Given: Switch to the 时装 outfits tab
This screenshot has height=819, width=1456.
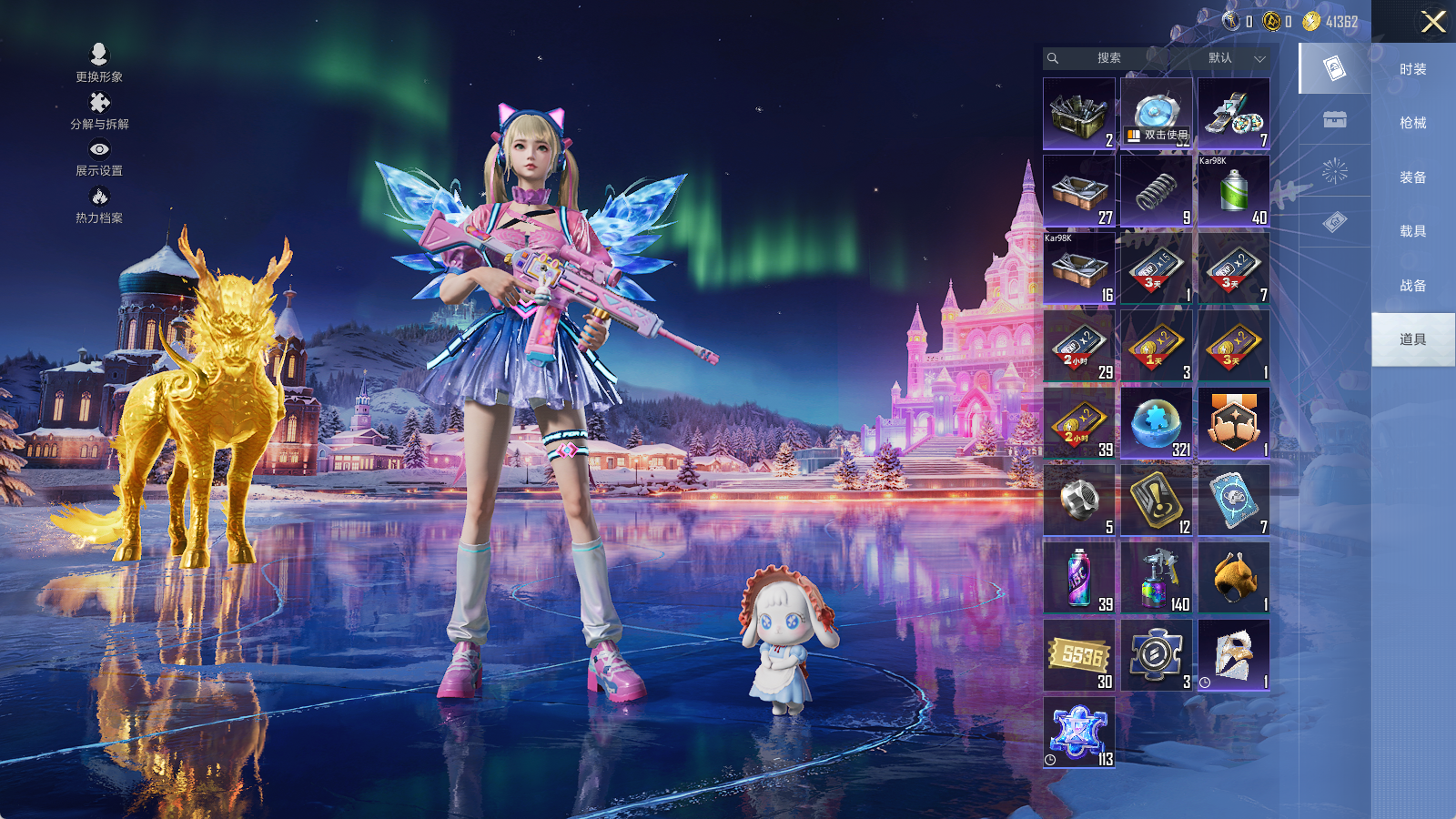Looking at the screenshot, I should pos(1412,69).
